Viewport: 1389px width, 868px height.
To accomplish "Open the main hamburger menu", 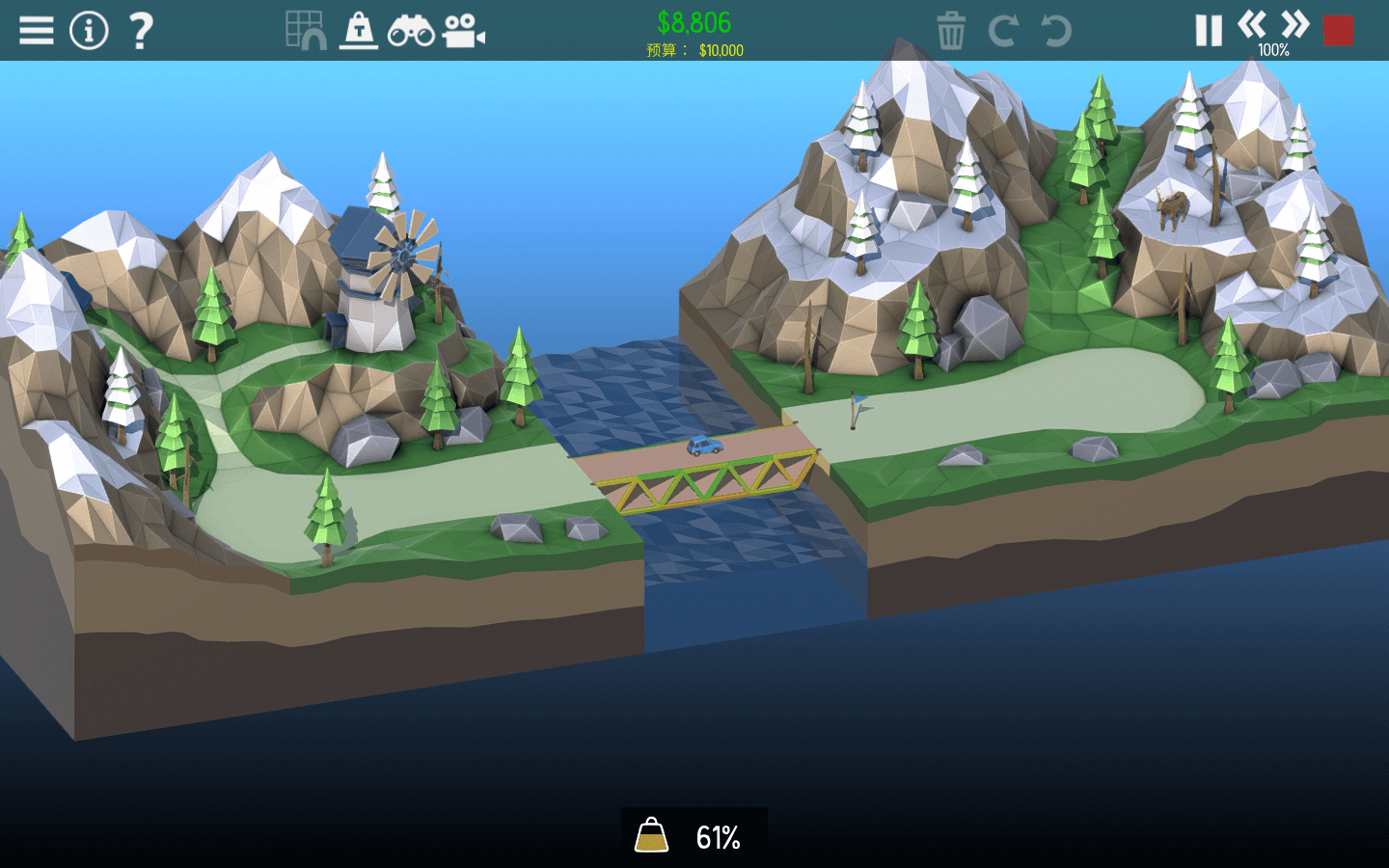I will coord(36,29).
